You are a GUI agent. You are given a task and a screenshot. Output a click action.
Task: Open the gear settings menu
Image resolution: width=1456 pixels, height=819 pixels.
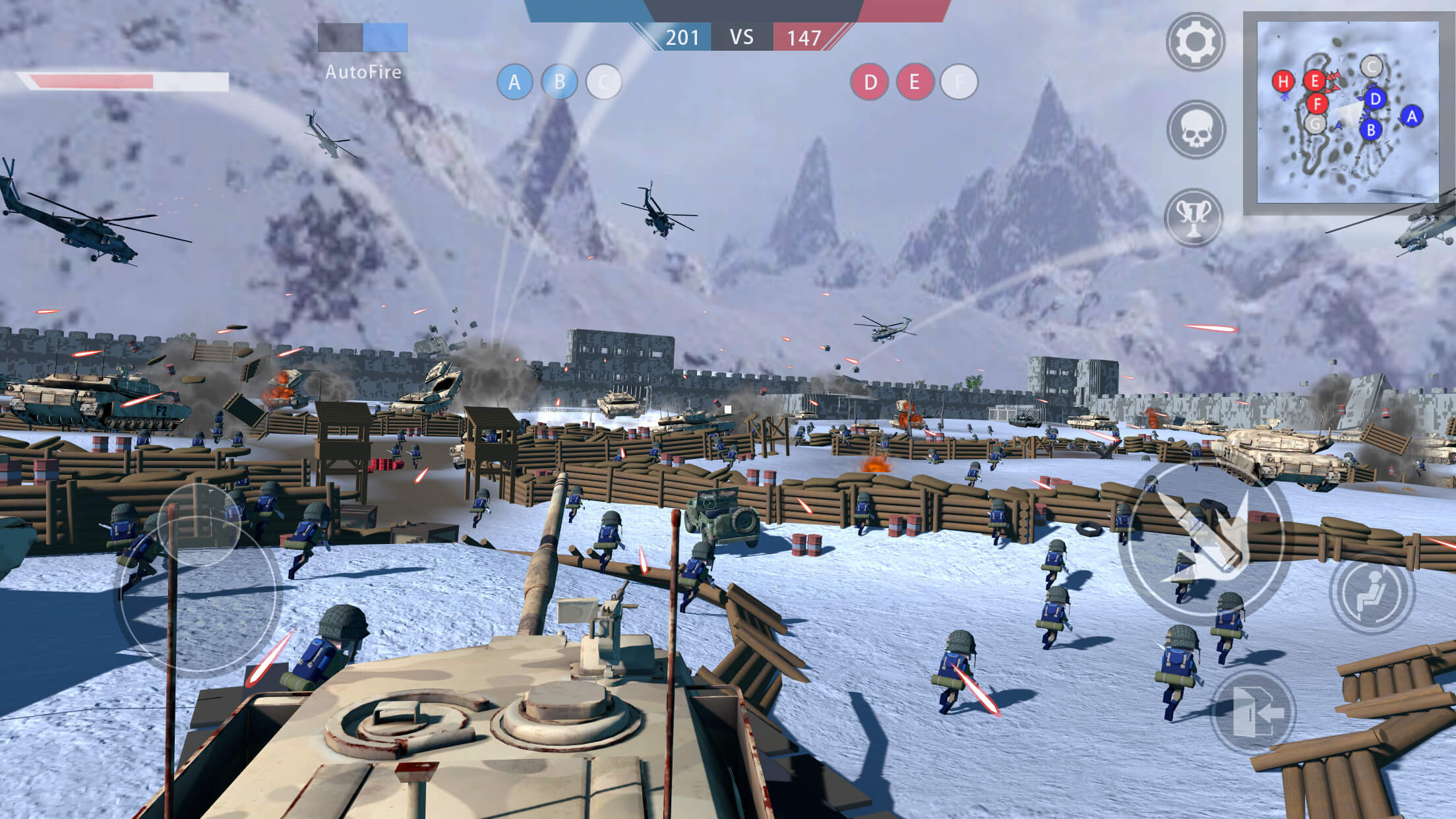click(x=1195, y=42)
